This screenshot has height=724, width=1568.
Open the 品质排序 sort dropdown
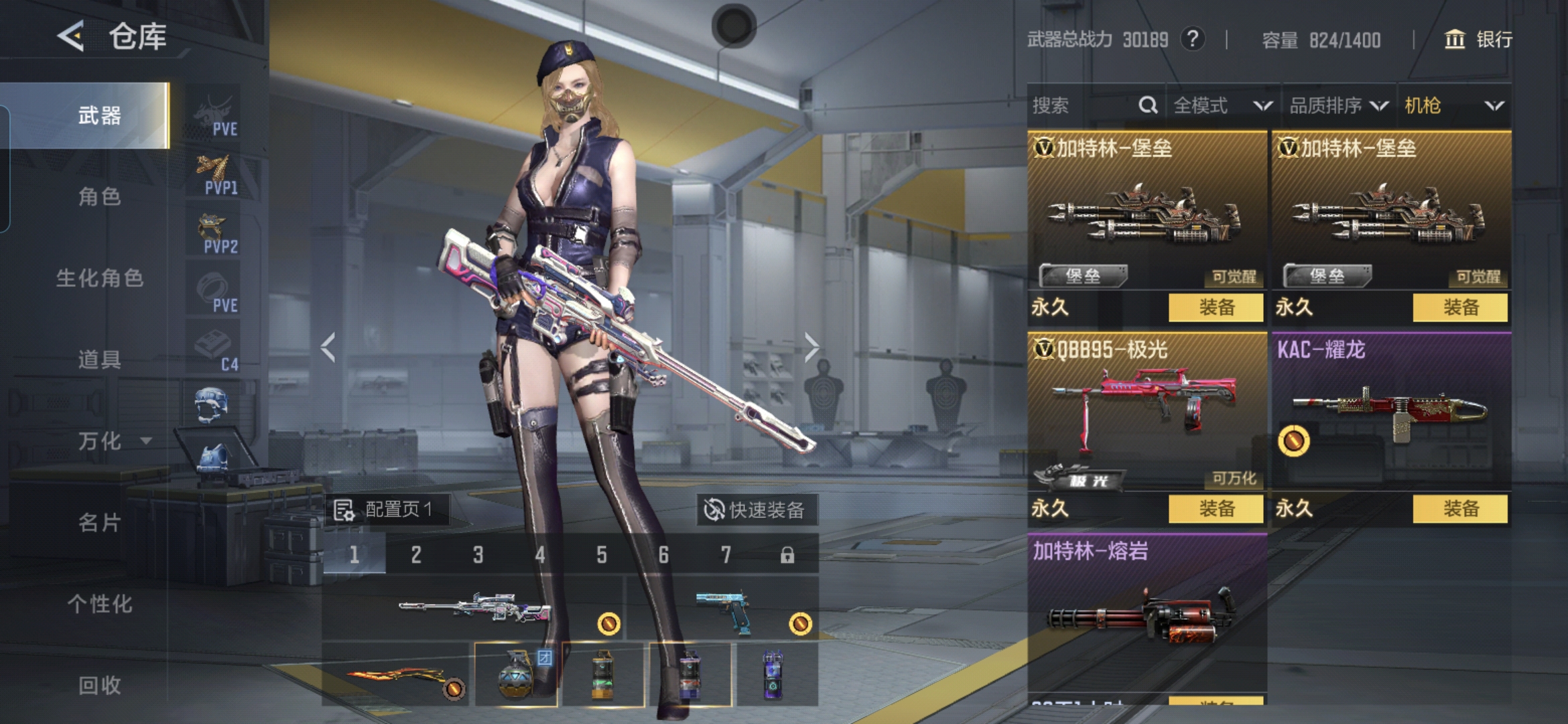coord(1338,105)
